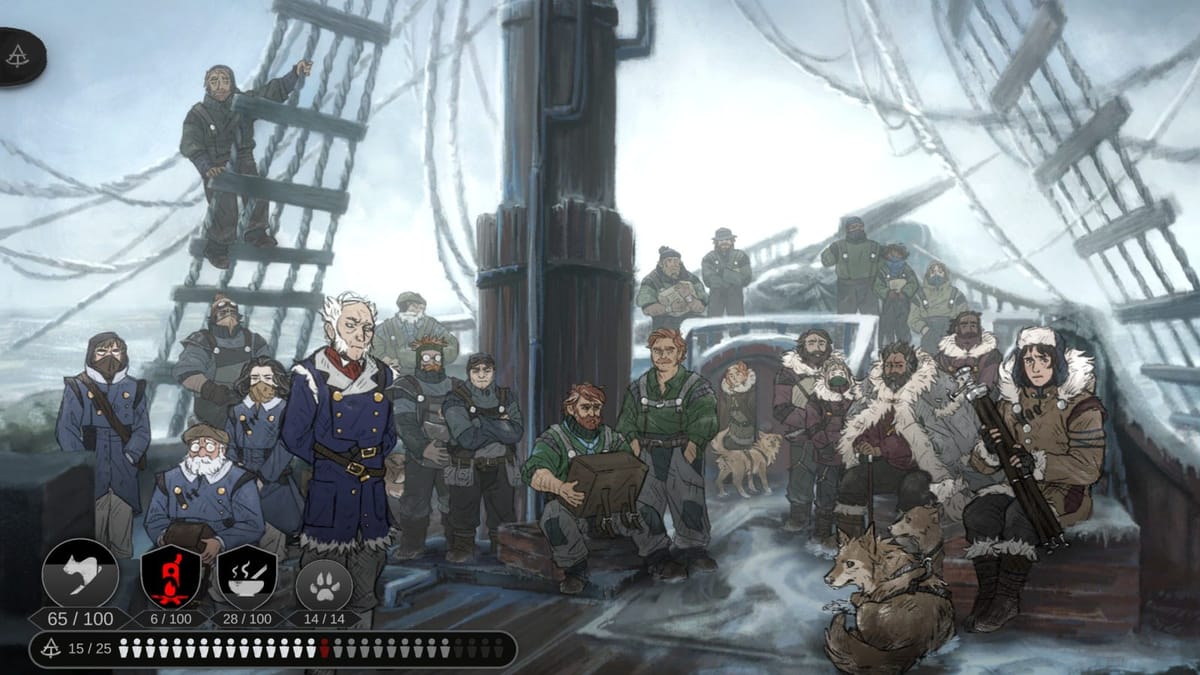Select the morale bird icon

pyautogui.click(x=80, y=574)
